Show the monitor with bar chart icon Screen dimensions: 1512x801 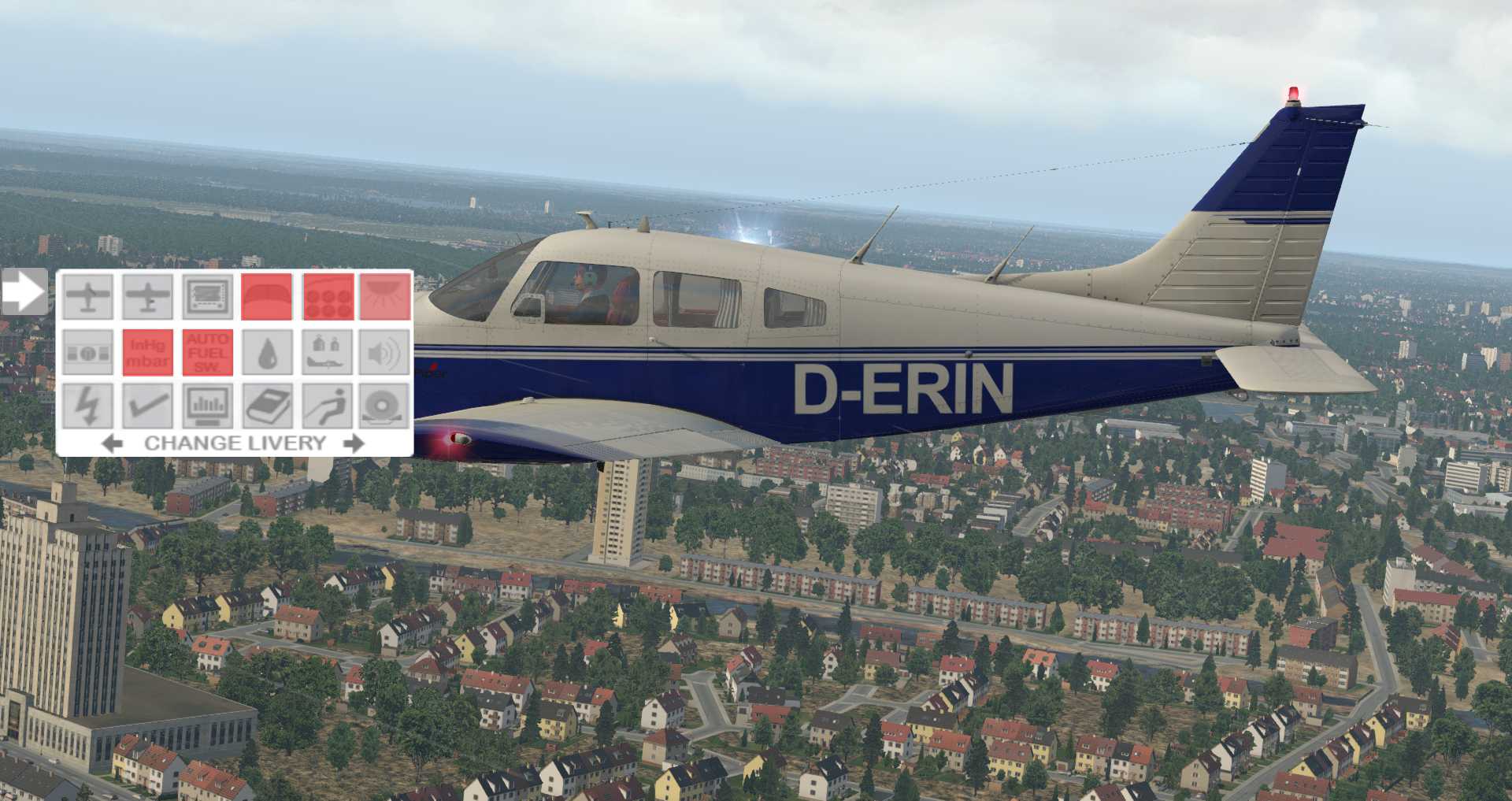tap(207, 406)
